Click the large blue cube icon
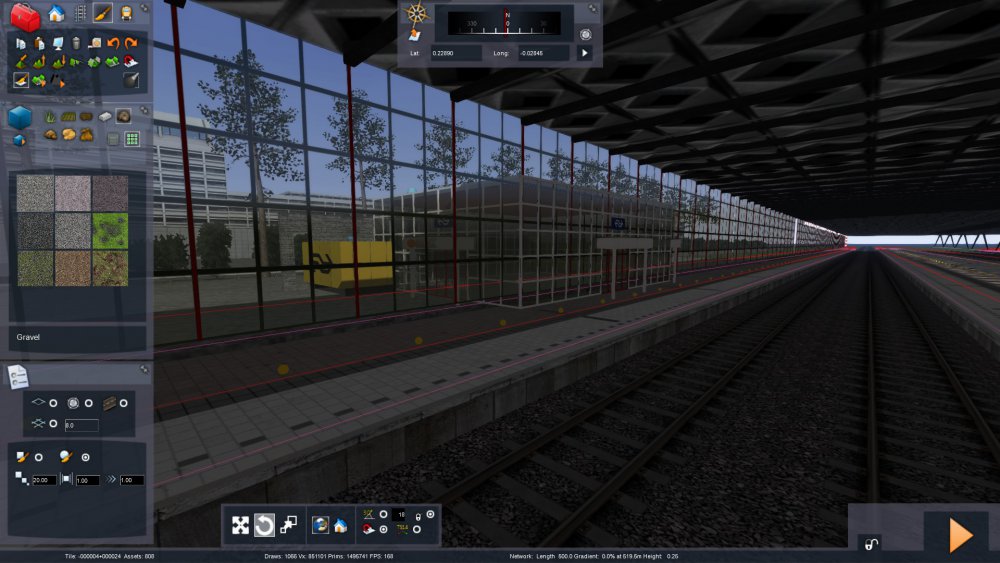The image size is (1000, 563). [20, 118]
